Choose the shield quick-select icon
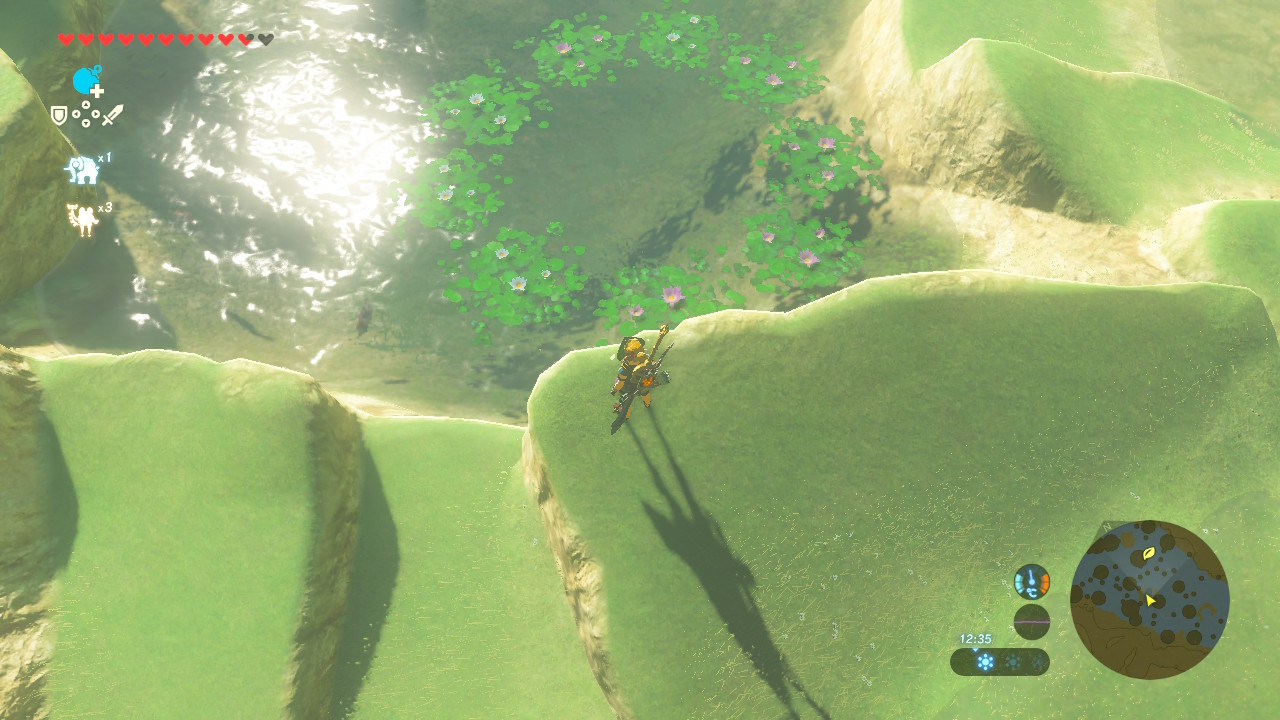The height and width of the screenshot is (720, 1280). click(x=59, y=116)
